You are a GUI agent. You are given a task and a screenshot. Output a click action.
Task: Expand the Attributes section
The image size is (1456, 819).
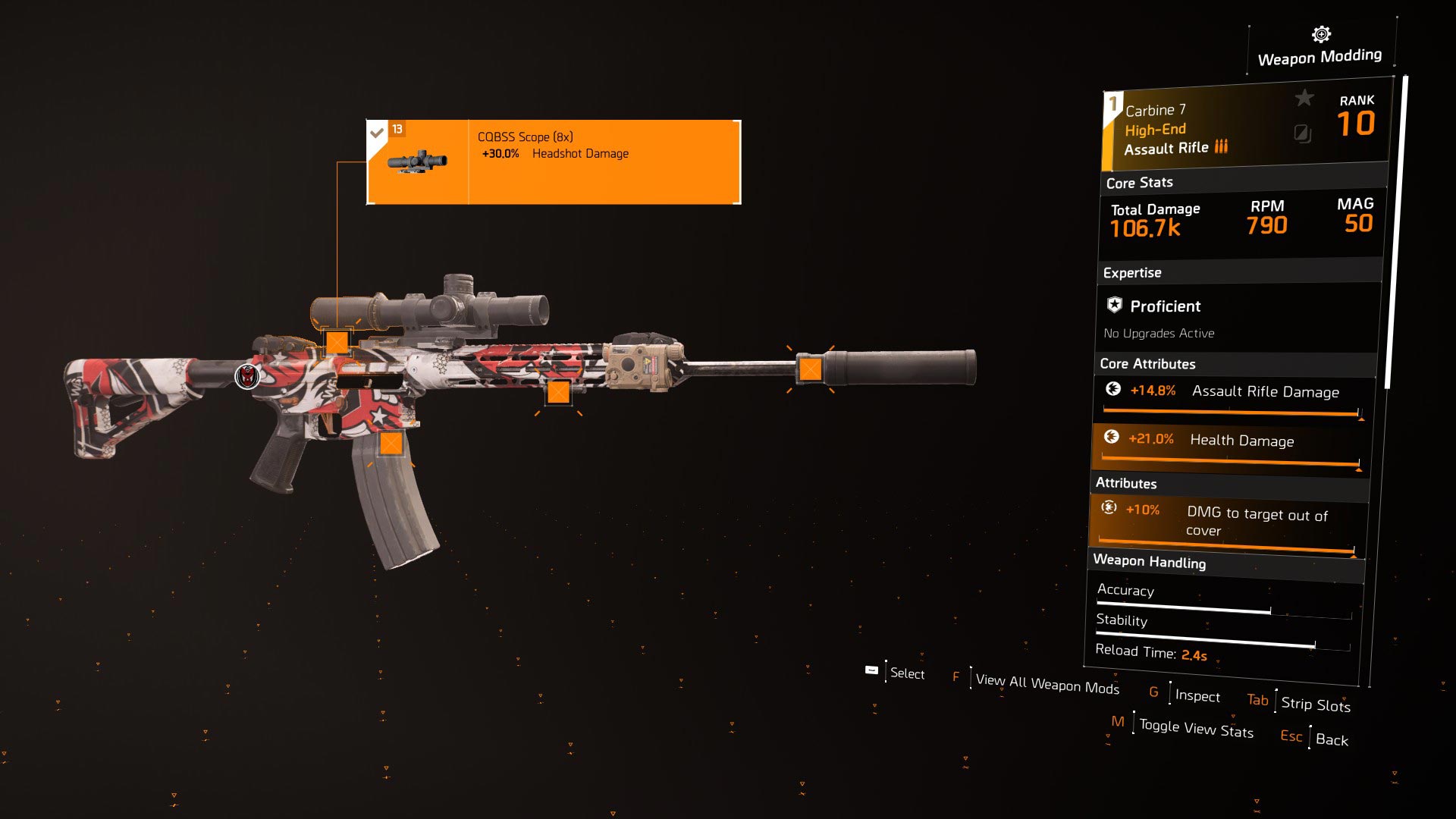pos(1125,483)
